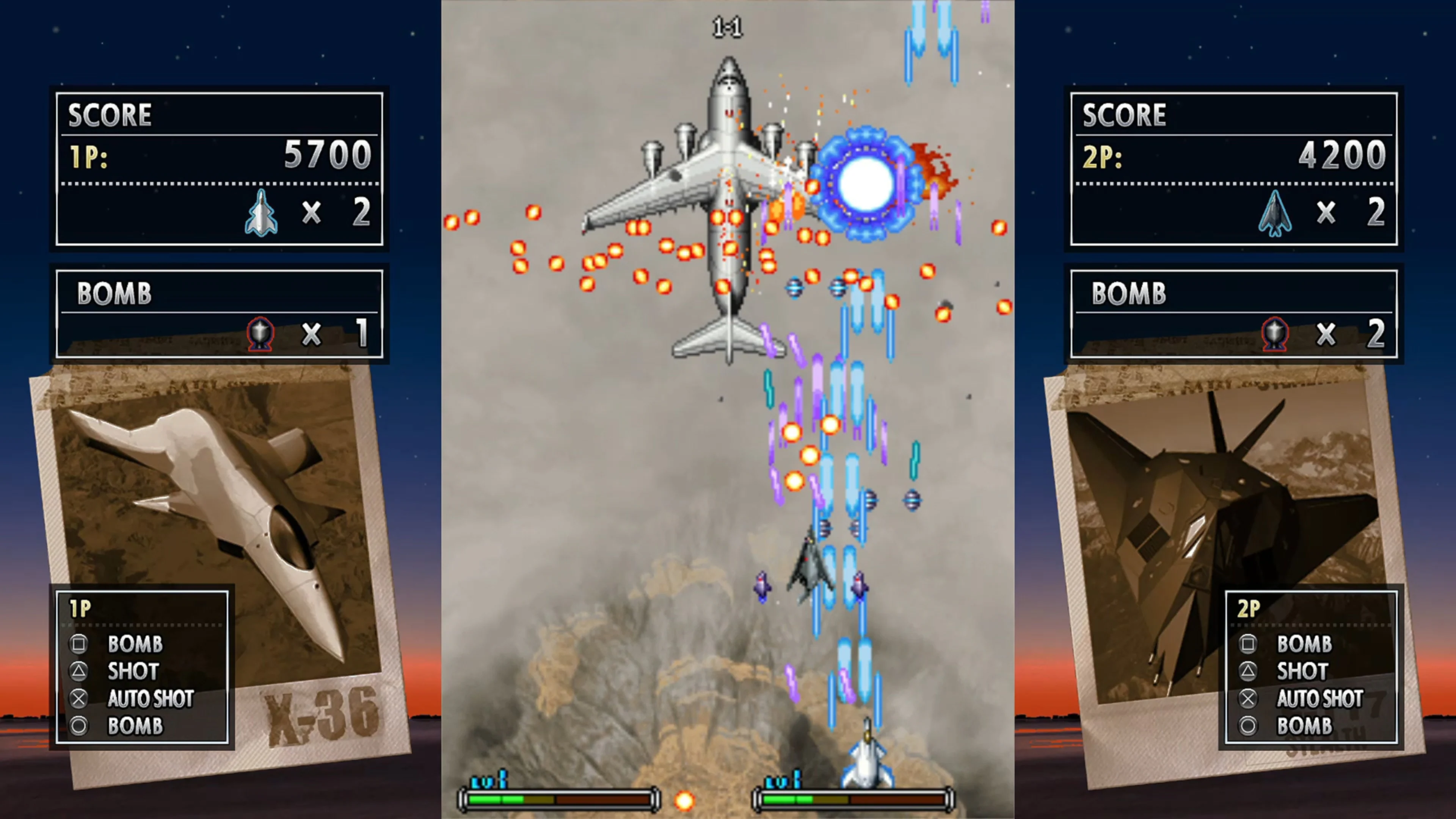Select the 2P stealth jet life icon

click(x=1276, y=213)
